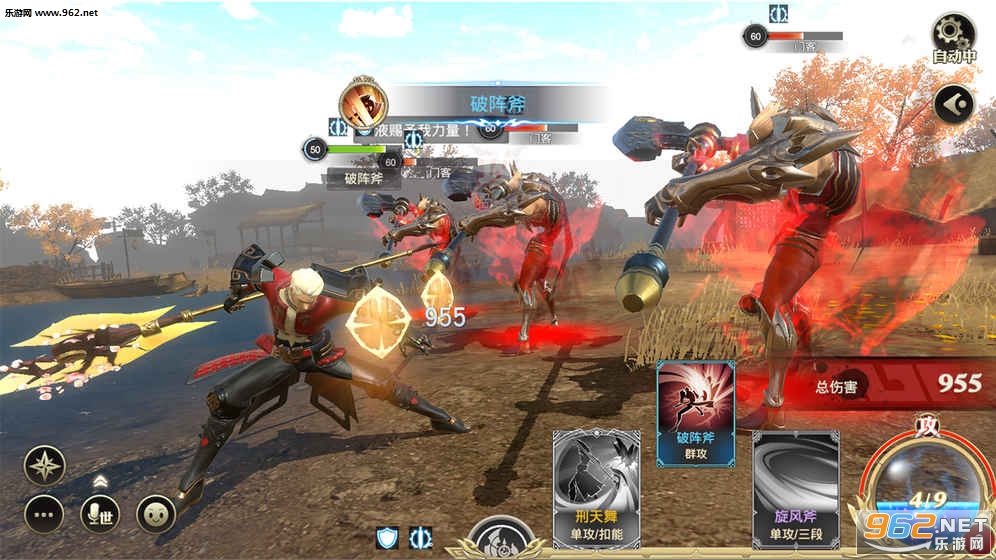Tap the center character portrait emblem
Image resolution: width=996 pixels, height=560 pixels.
pyautogui.click(x=500, y=540)
